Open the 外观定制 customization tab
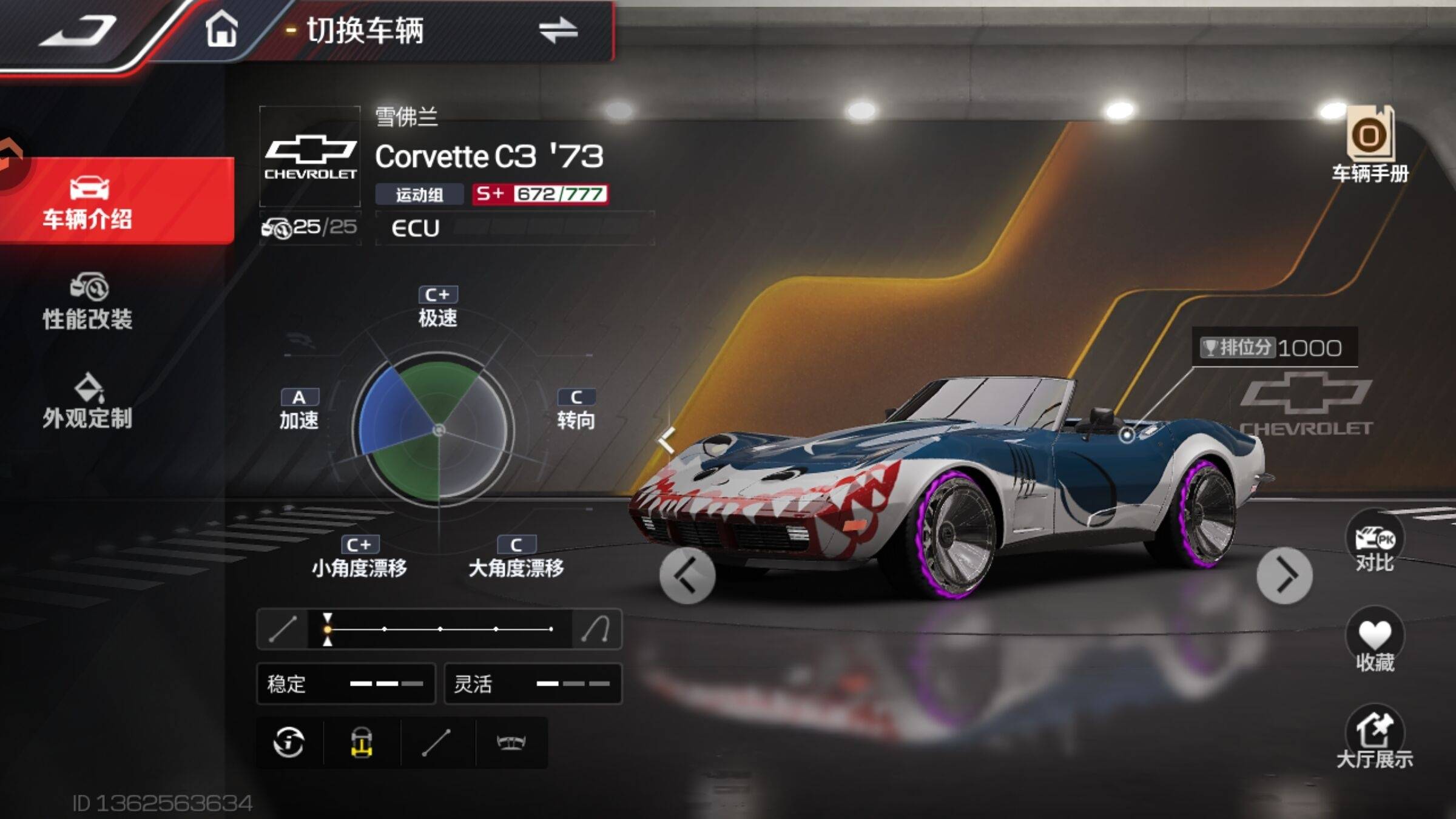Image resolution: width=1456 pixels, height=819 pixels. coord(89,402)
